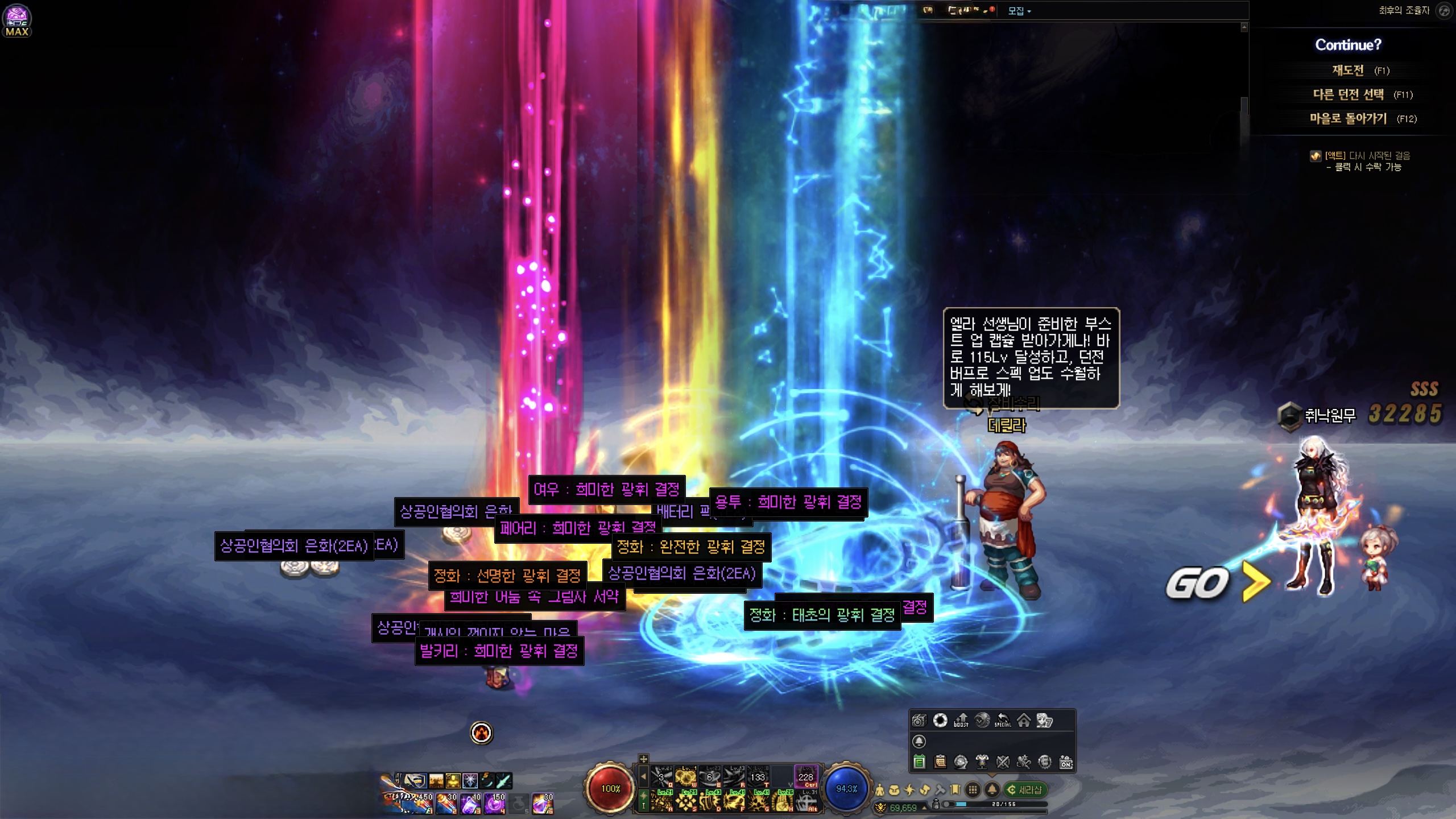Viewport: 1456px width, 819px height.
Task: Open the armor mannequin icon
Action: pos(982,762)
